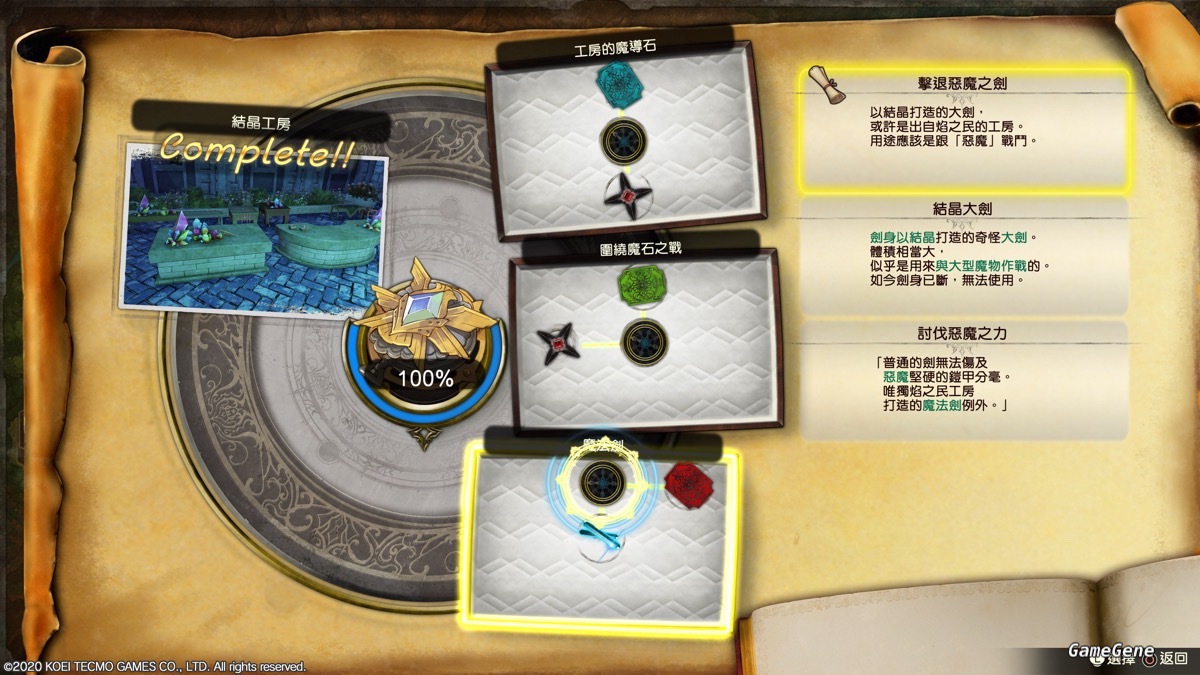Open the 結晶大劍 description entry
The height and width of the screenshot is (675, 1200).
click(966, 254)
